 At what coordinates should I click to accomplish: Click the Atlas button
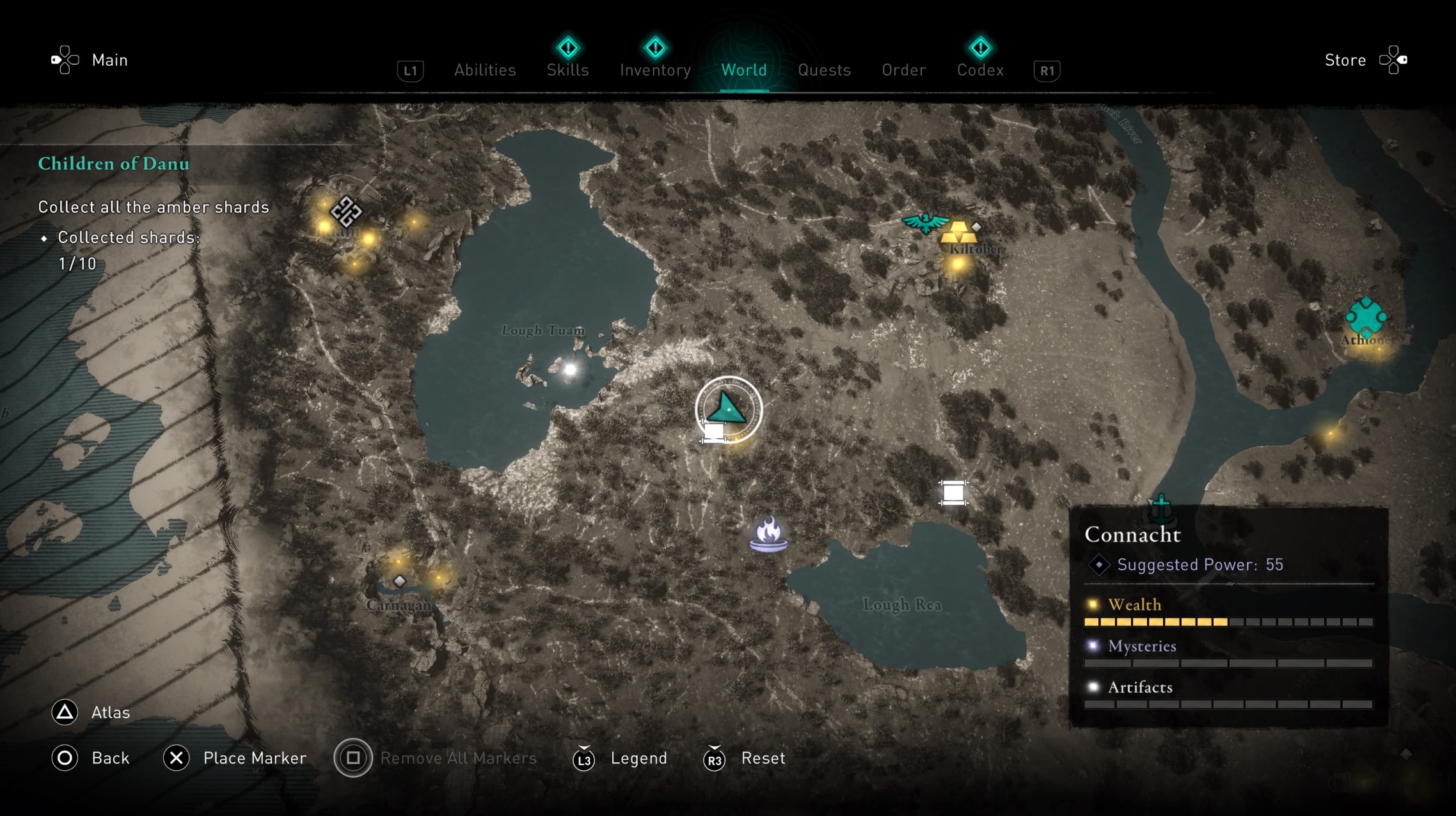(91, 712)
